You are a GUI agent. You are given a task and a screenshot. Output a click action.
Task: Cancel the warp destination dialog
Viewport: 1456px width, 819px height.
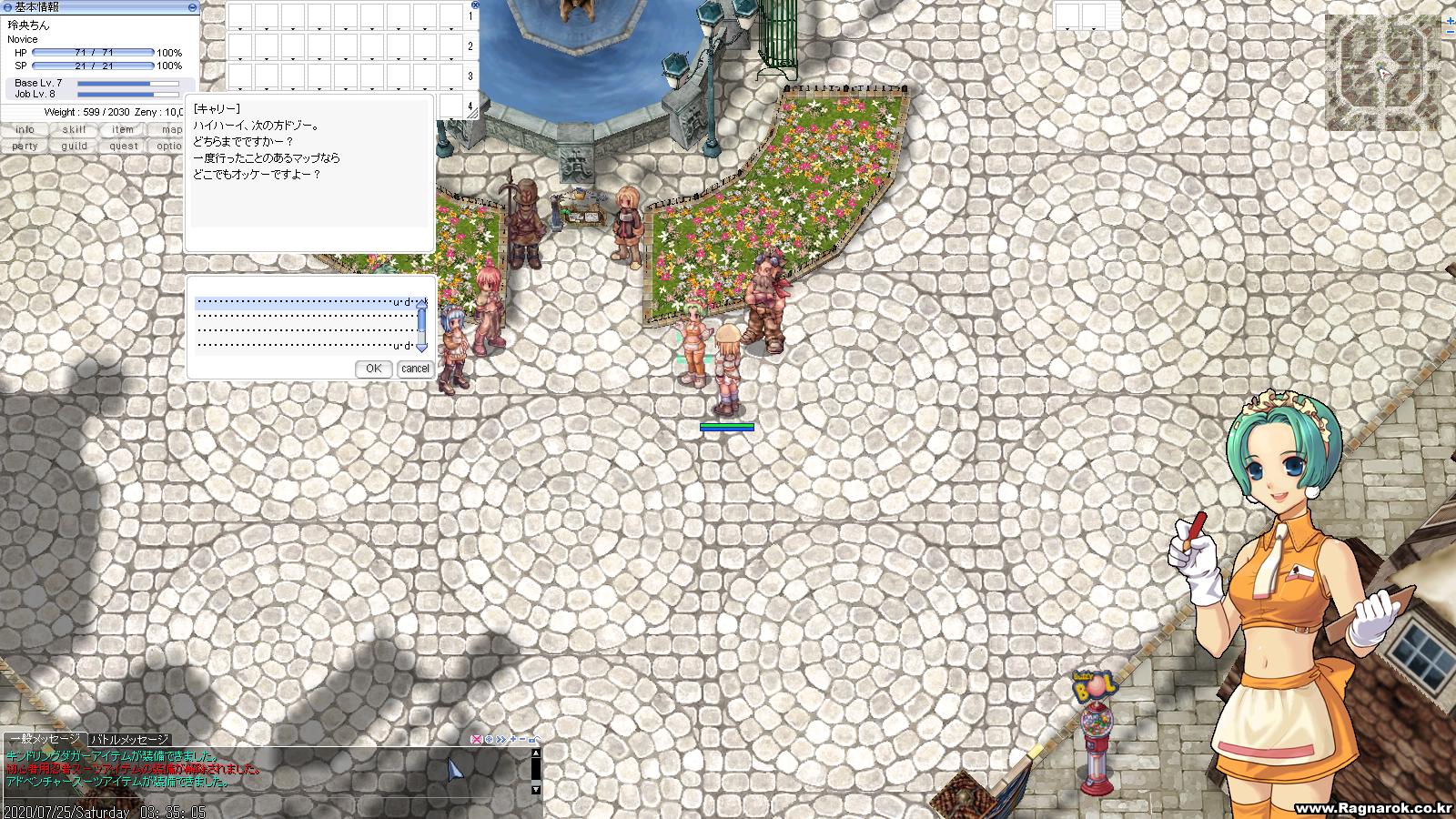pos(415,369)
